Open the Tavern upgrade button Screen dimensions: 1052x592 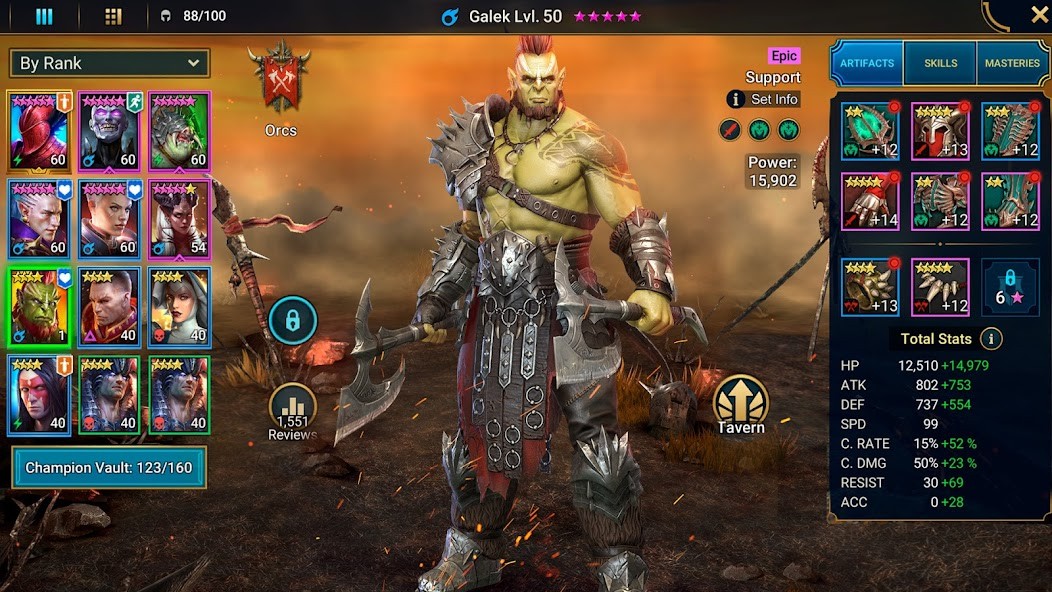coord(741,405)
